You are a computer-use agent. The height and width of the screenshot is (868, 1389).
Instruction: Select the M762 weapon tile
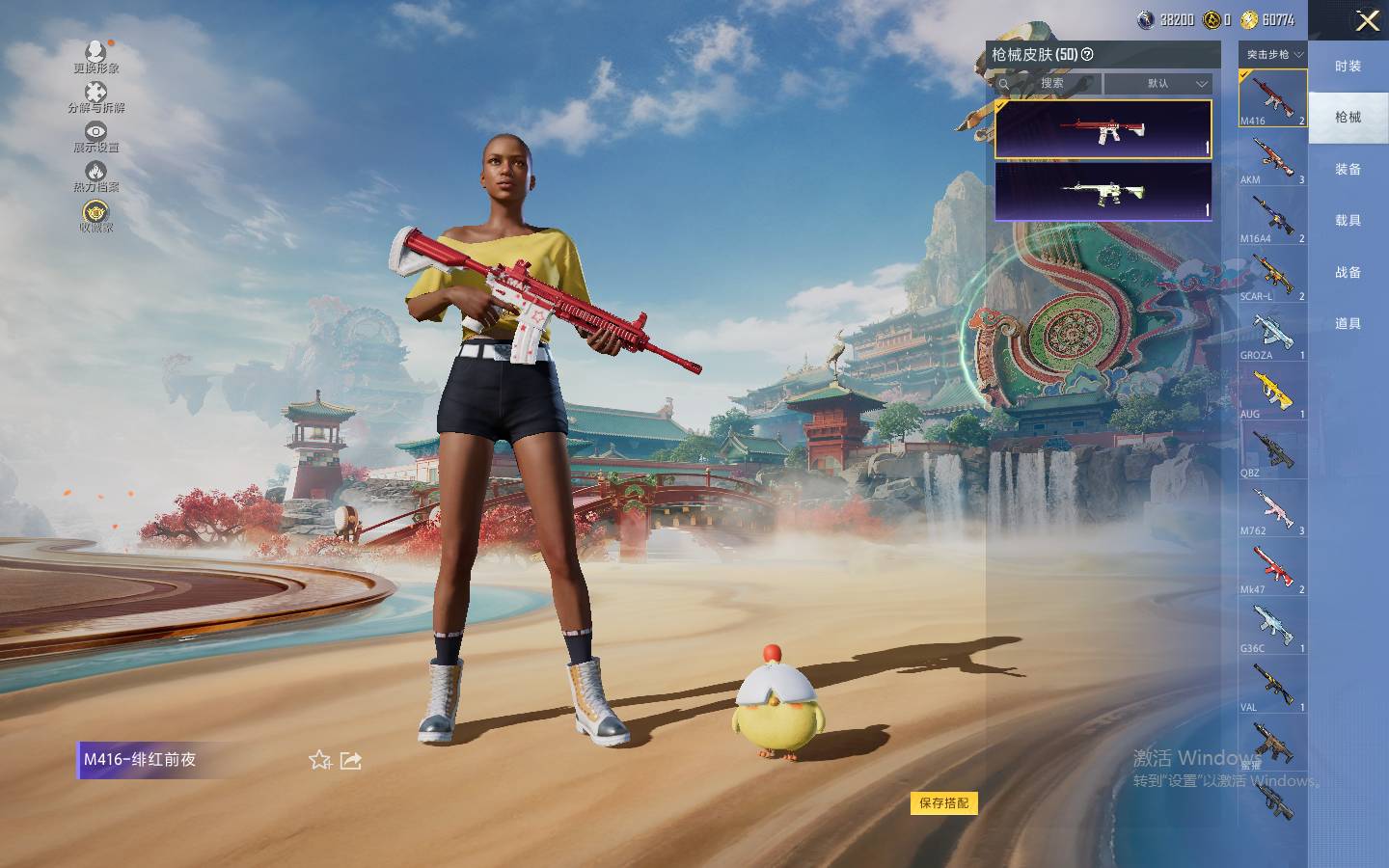pos(1272,511)
